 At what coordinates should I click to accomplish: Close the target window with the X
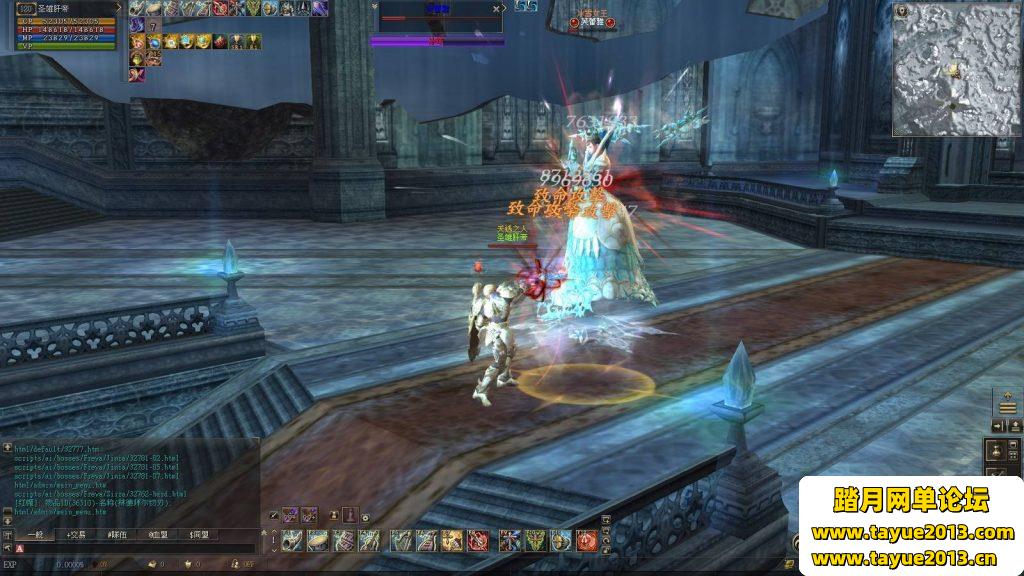pyautogui.click(x=496, y=8)
